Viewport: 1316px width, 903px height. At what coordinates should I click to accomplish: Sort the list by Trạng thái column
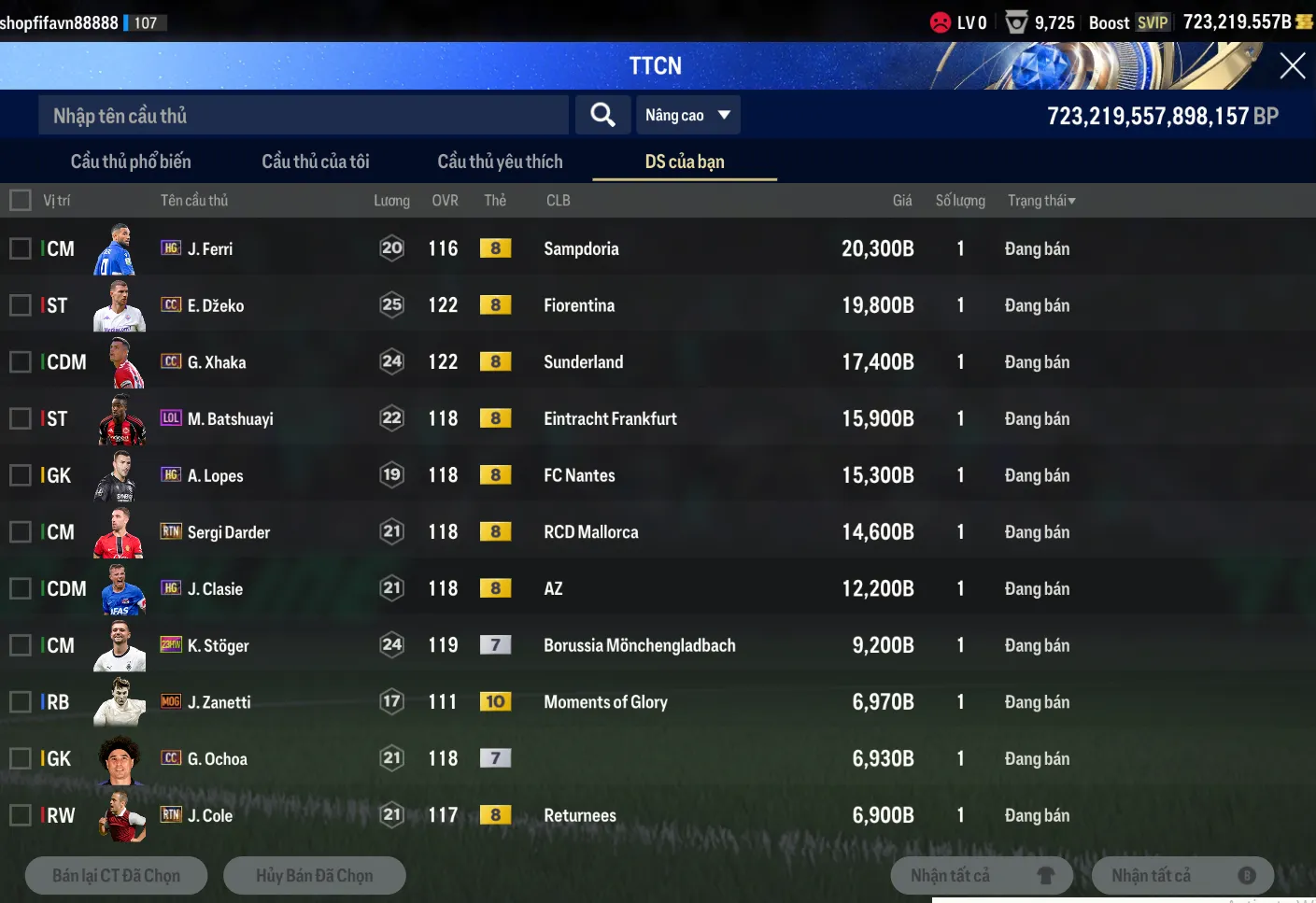coord(1040,201)
